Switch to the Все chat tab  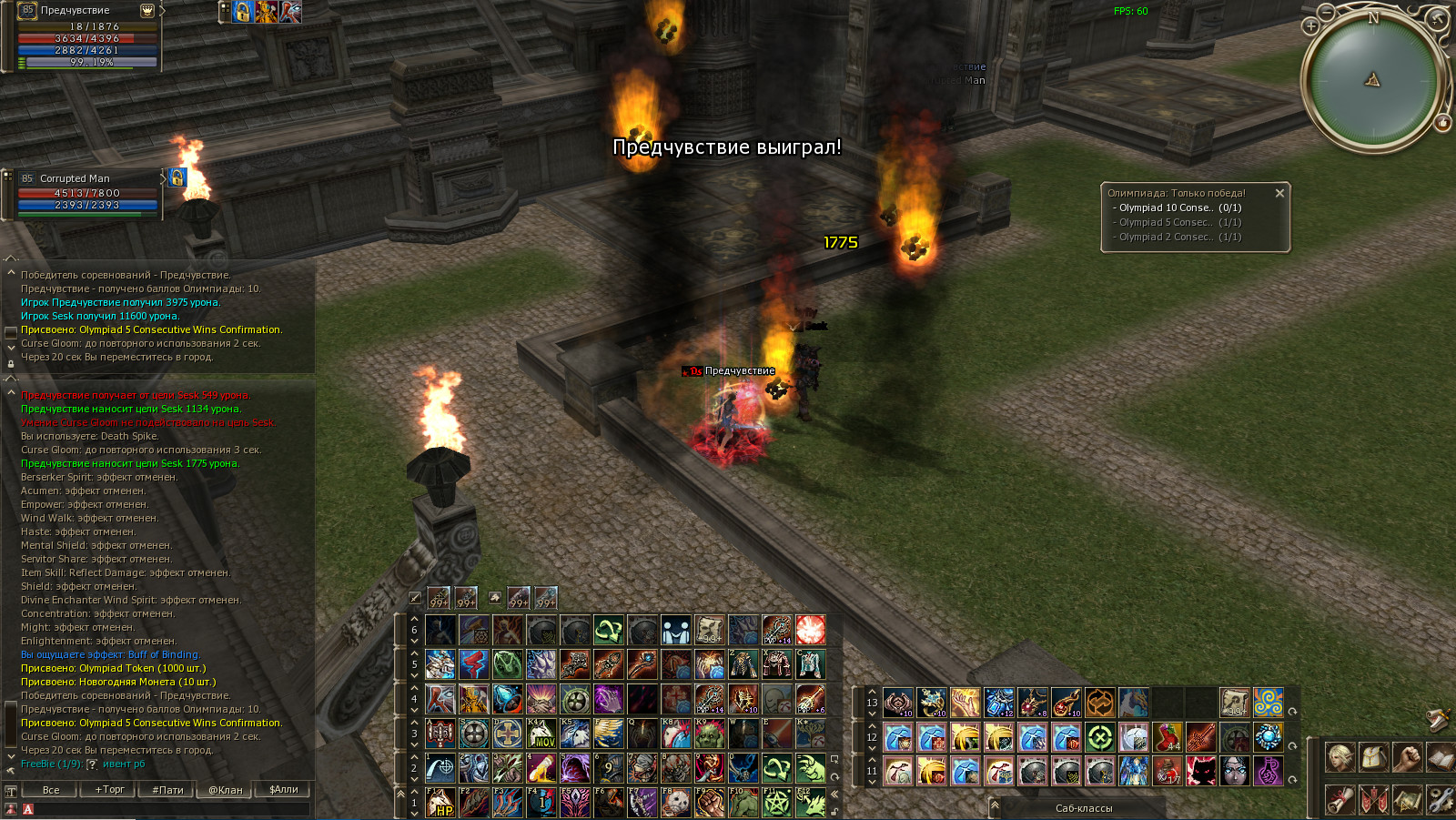[51, 790]
